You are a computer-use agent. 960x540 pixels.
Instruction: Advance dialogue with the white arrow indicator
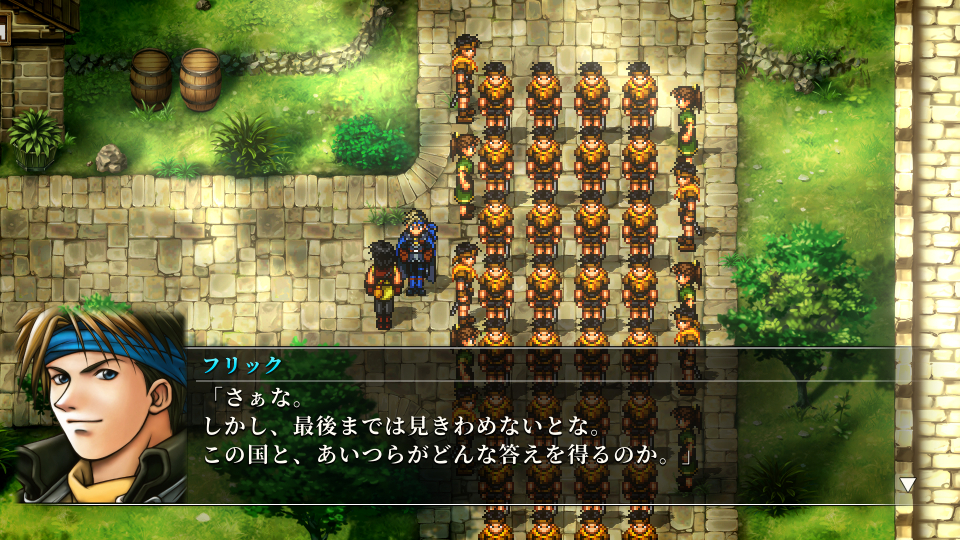907,485
